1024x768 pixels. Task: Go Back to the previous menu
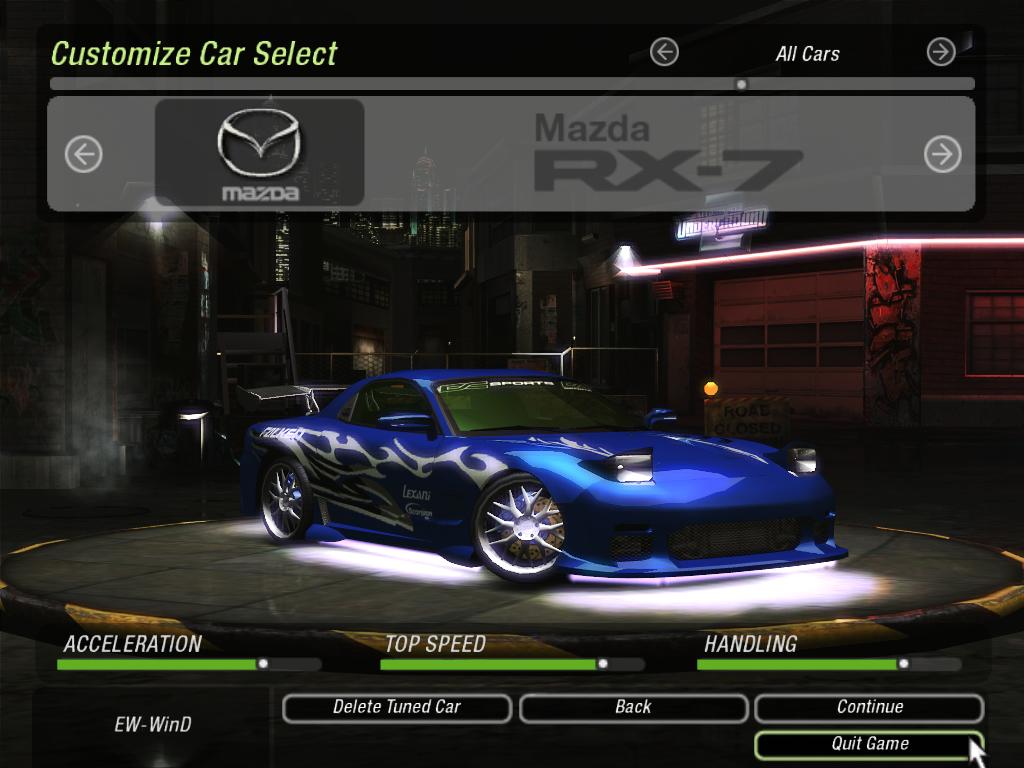pos(633,708)
